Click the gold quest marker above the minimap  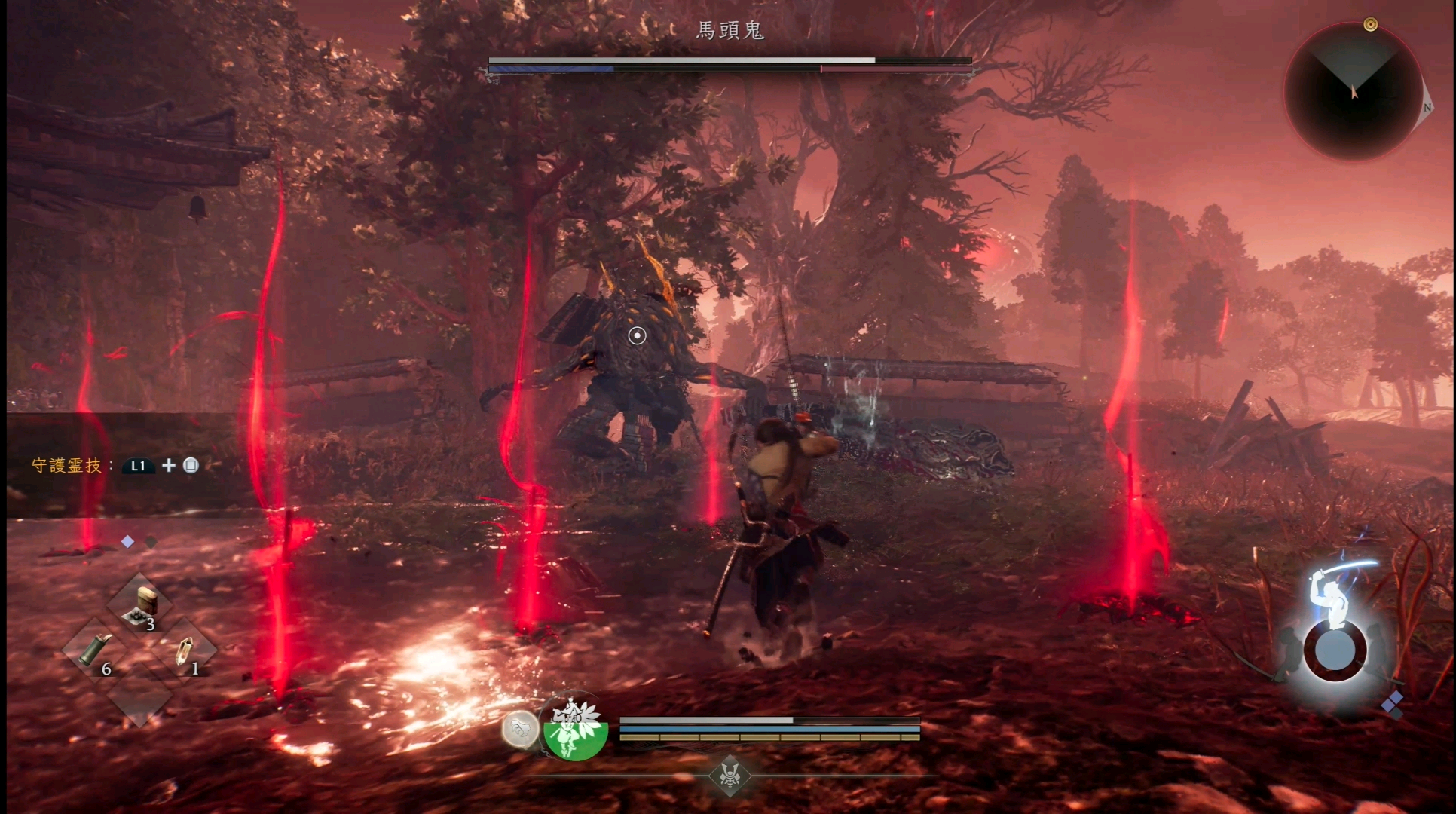click(x=1371, y=25)
